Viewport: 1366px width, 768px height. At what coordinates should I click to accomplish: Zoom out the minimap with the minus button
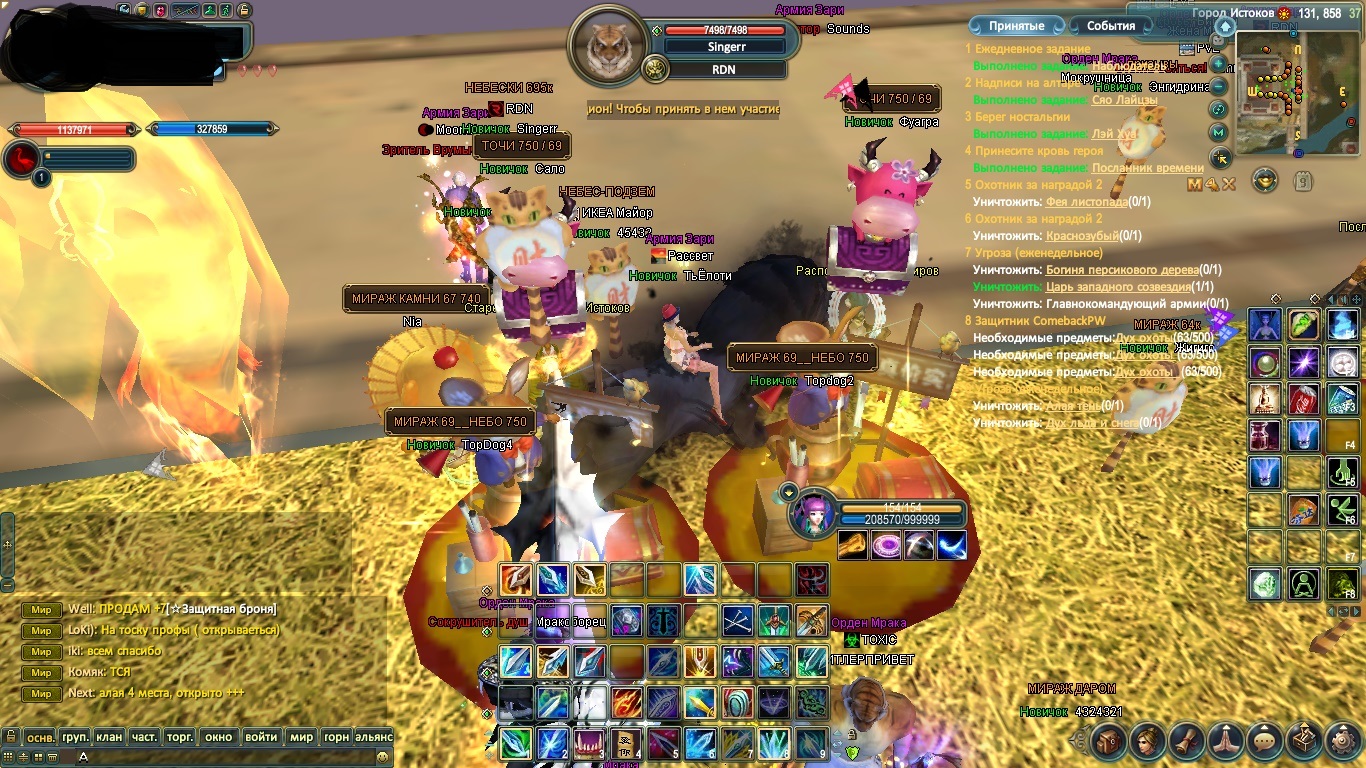coord(1219,87)
